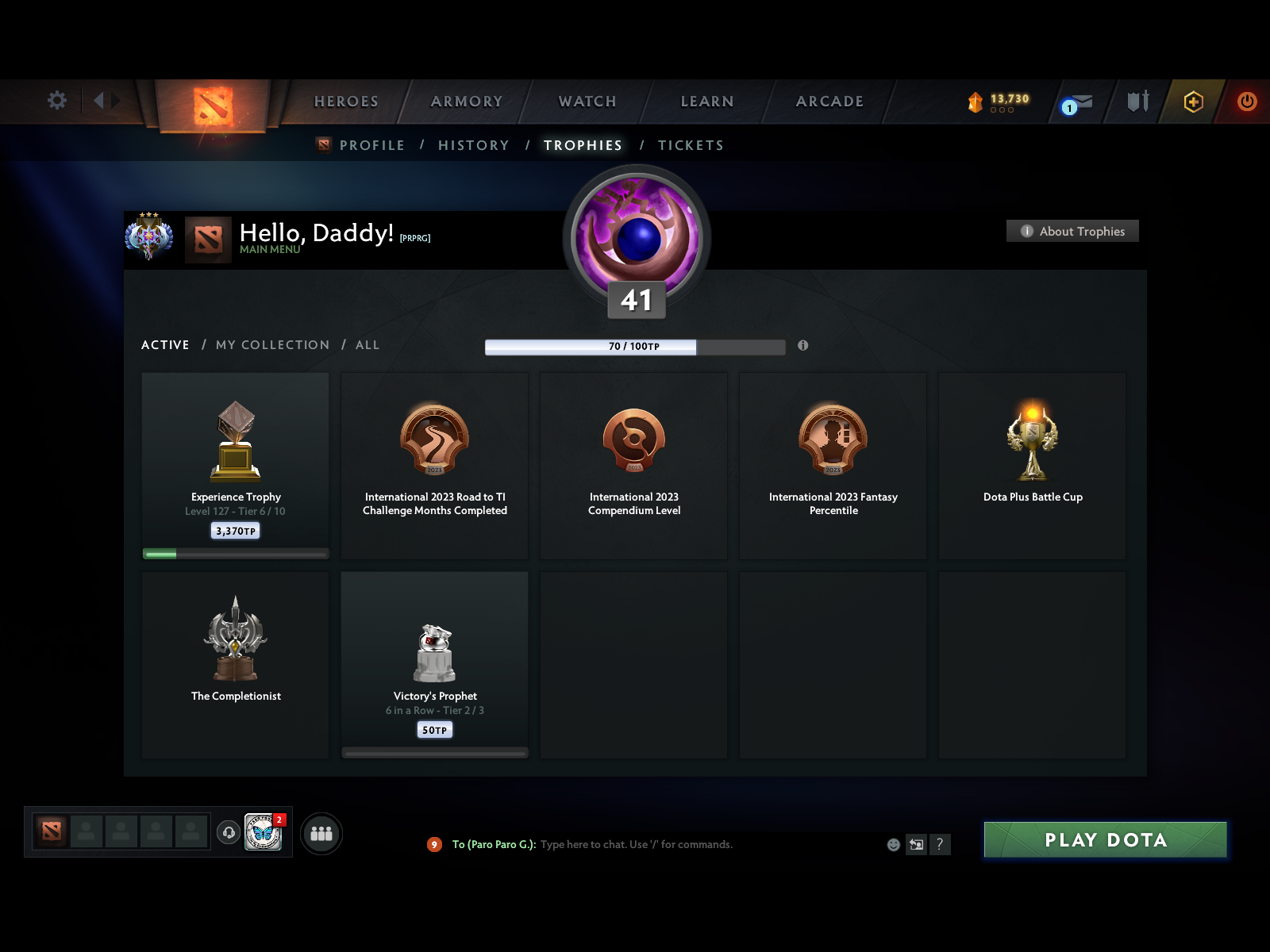
Task: Open the ARCADE menu item
Action: (x=829, y=102)
